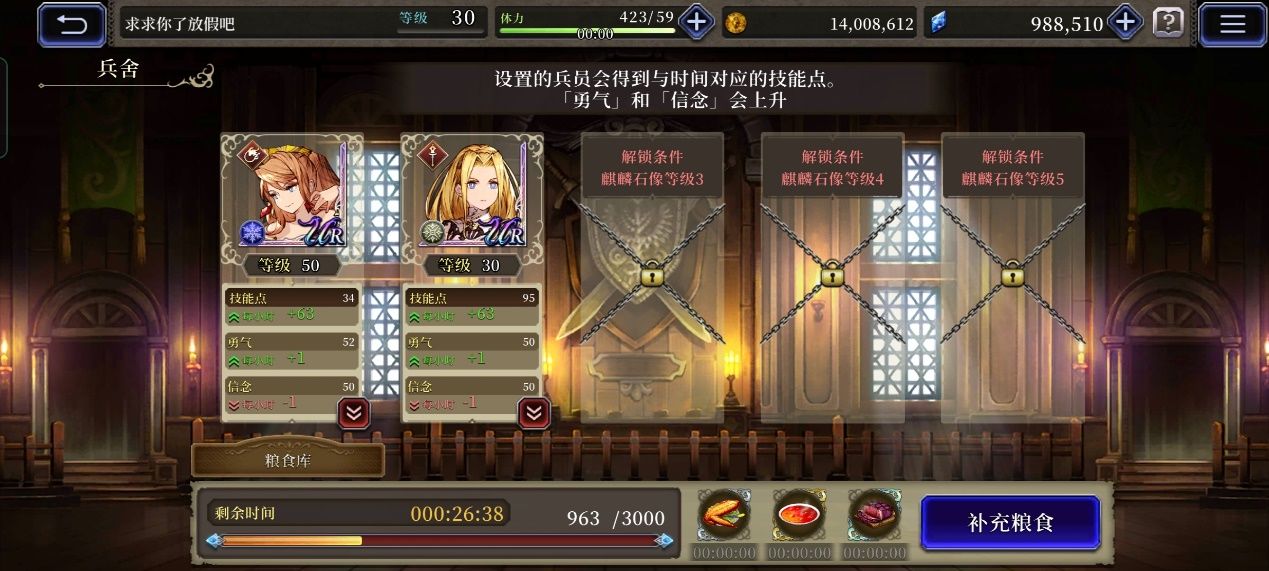Expand the level 50 unit's stats panel
Screen dimensions: 1269x571
pos(354,412)
